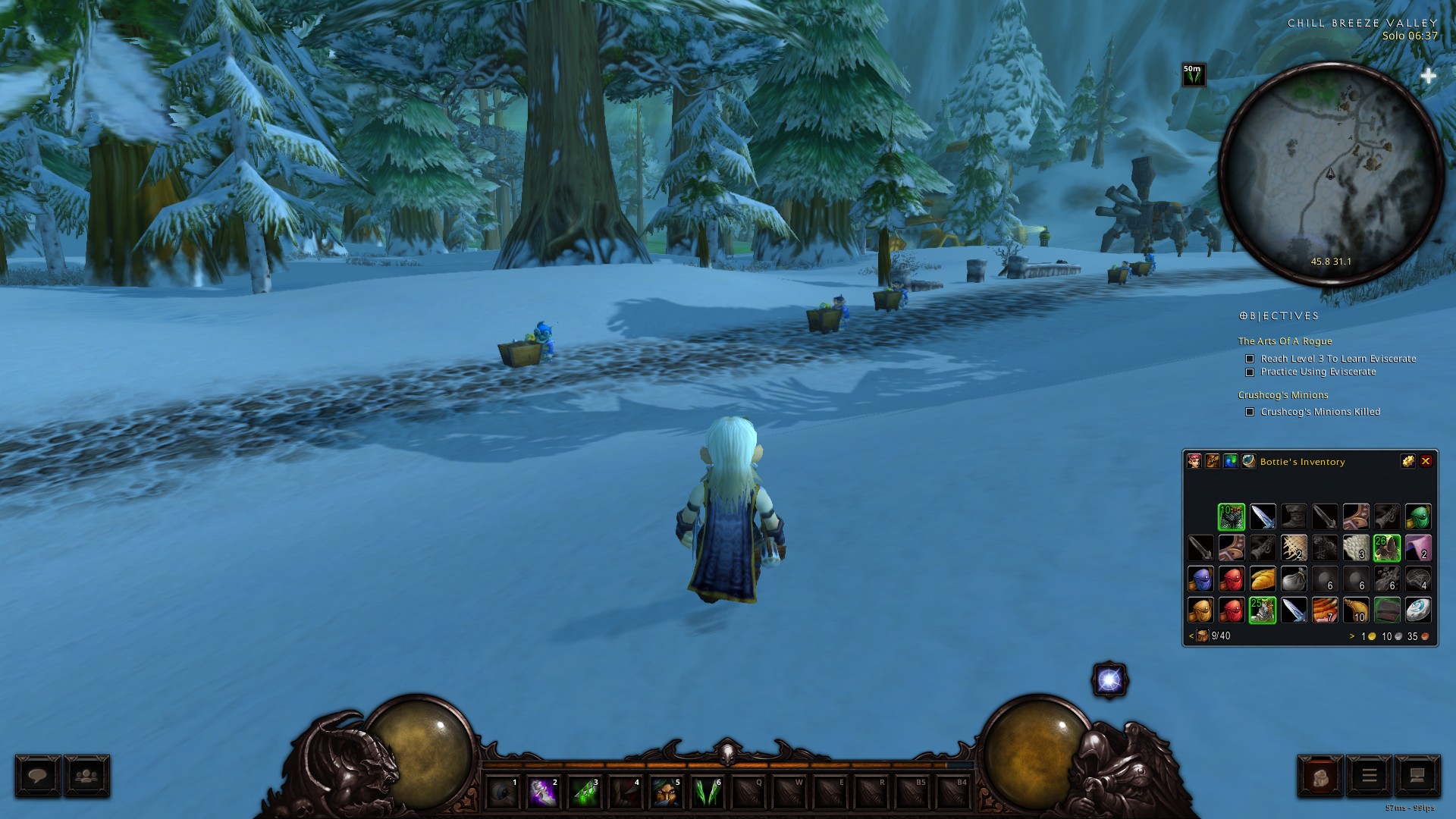
Task: Activate the hooded rogue ability in slot 5
Action: [667, 792]
